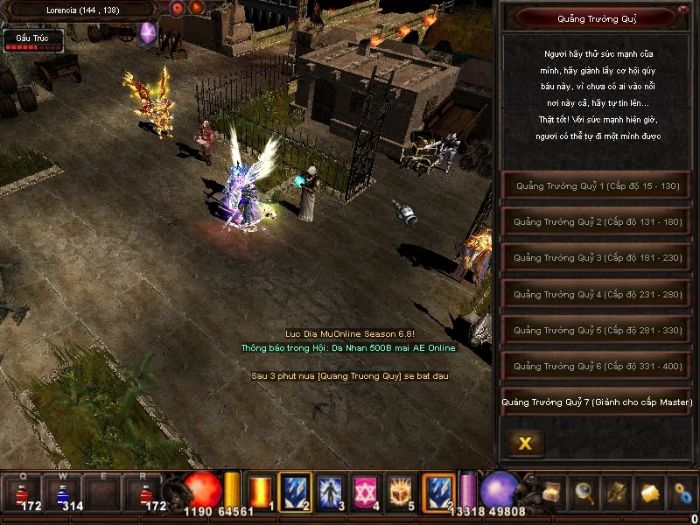Choose Quảng Trường Quỷ 6 (Cấp độ 331 - 400)
This screenshot has height=525, width=700.
click(x=597, y=366)
